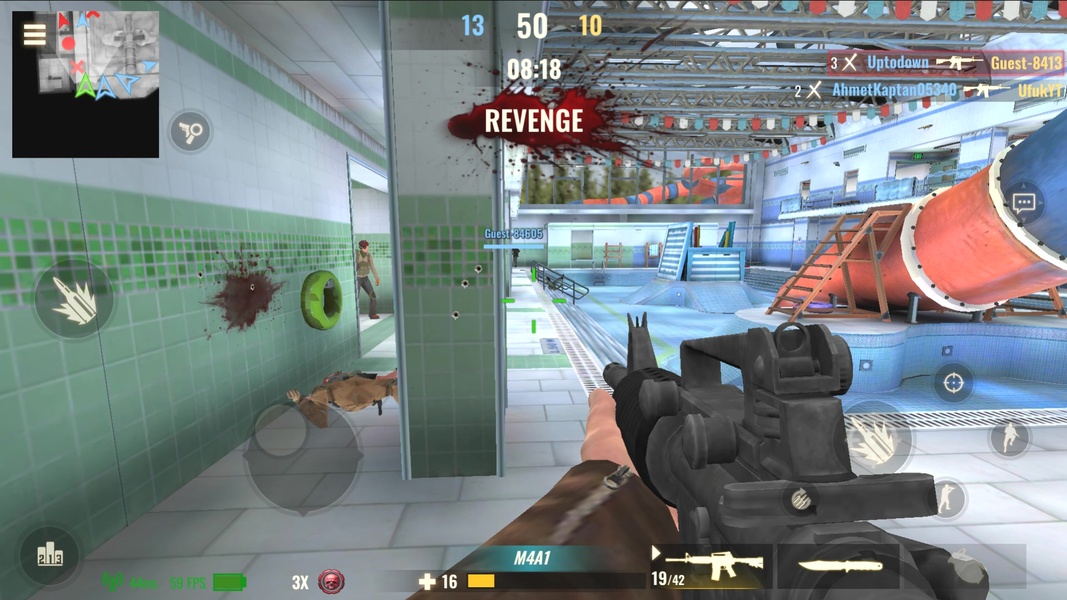Open the chat bubble button
This screenshot has width=1067, height=600.
click(1023, 203)
